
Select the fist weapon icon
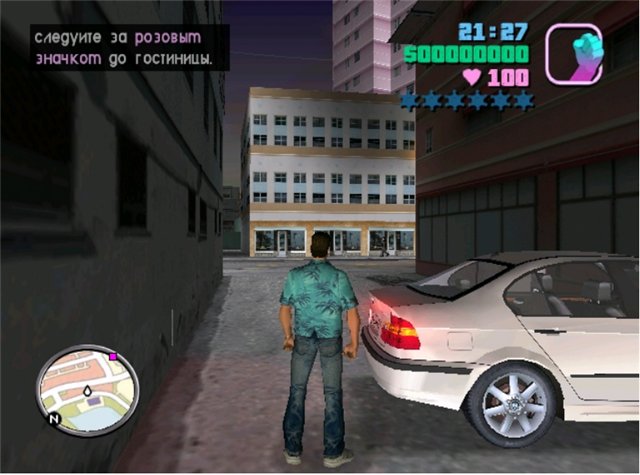[574, 53]
